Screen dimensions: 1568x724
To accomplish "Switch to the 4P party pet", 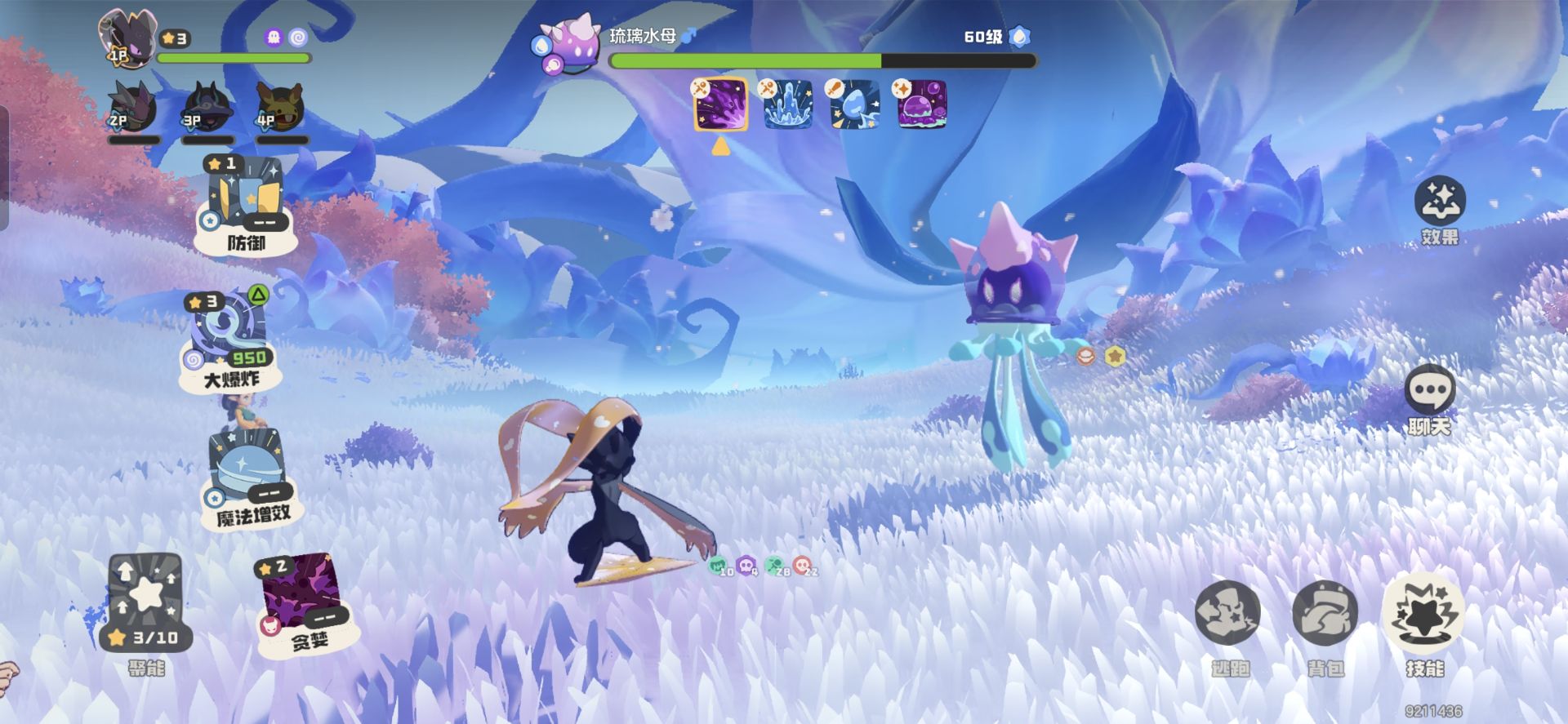I will click(x=280, y=108).
